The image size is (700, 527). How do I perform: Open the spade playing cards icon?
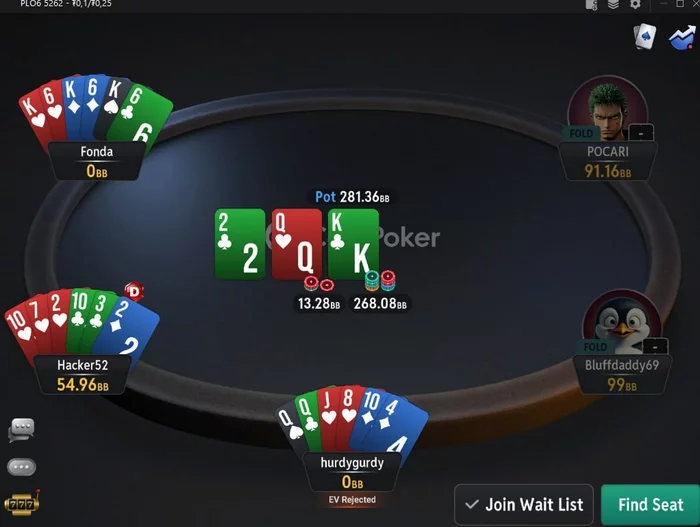coord(645,37)
